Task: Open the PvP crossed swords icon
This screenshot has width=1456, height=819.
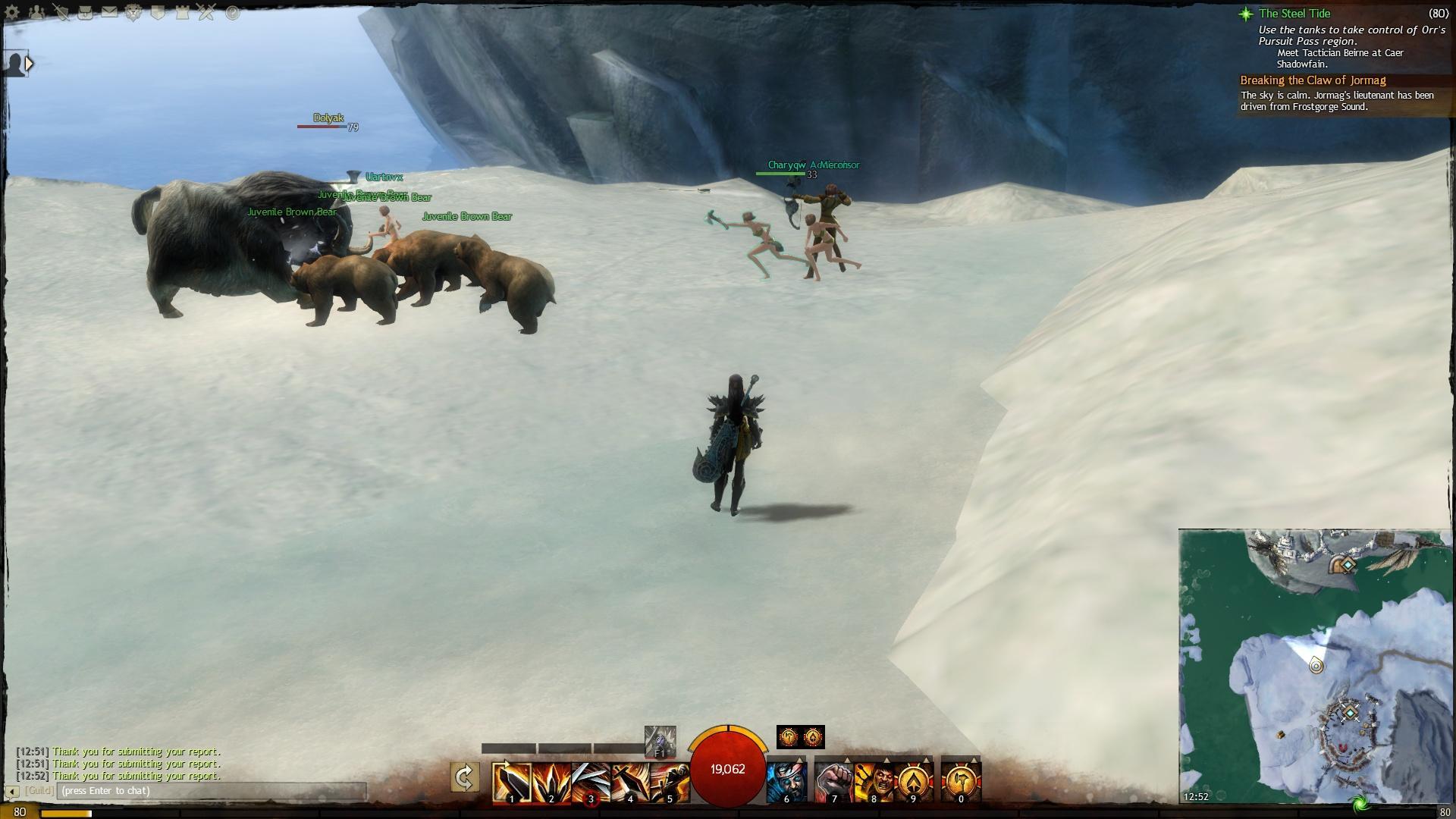Action: pyautogui.click(x=206, y=12)
